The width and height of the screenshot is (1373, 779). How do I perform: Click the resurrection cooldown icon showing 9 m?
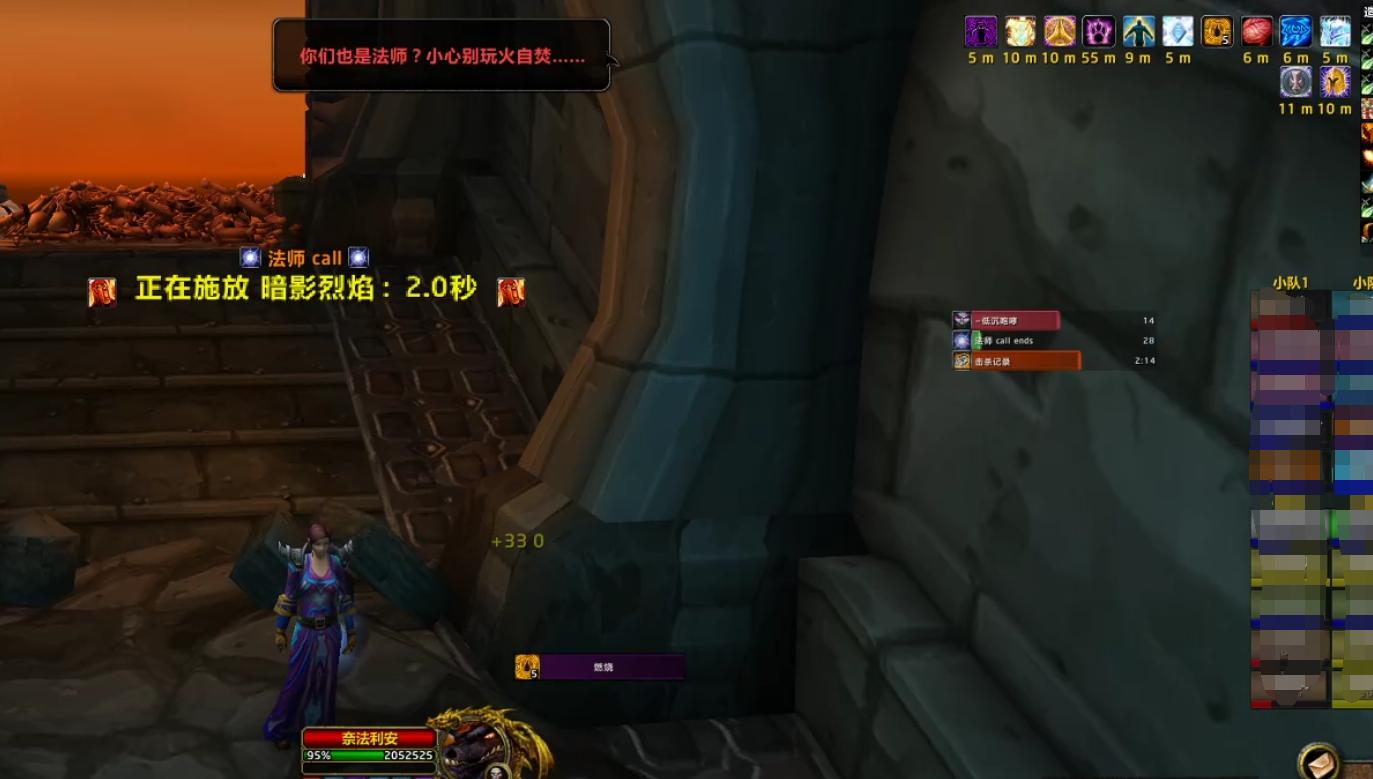pos(1138,32)
